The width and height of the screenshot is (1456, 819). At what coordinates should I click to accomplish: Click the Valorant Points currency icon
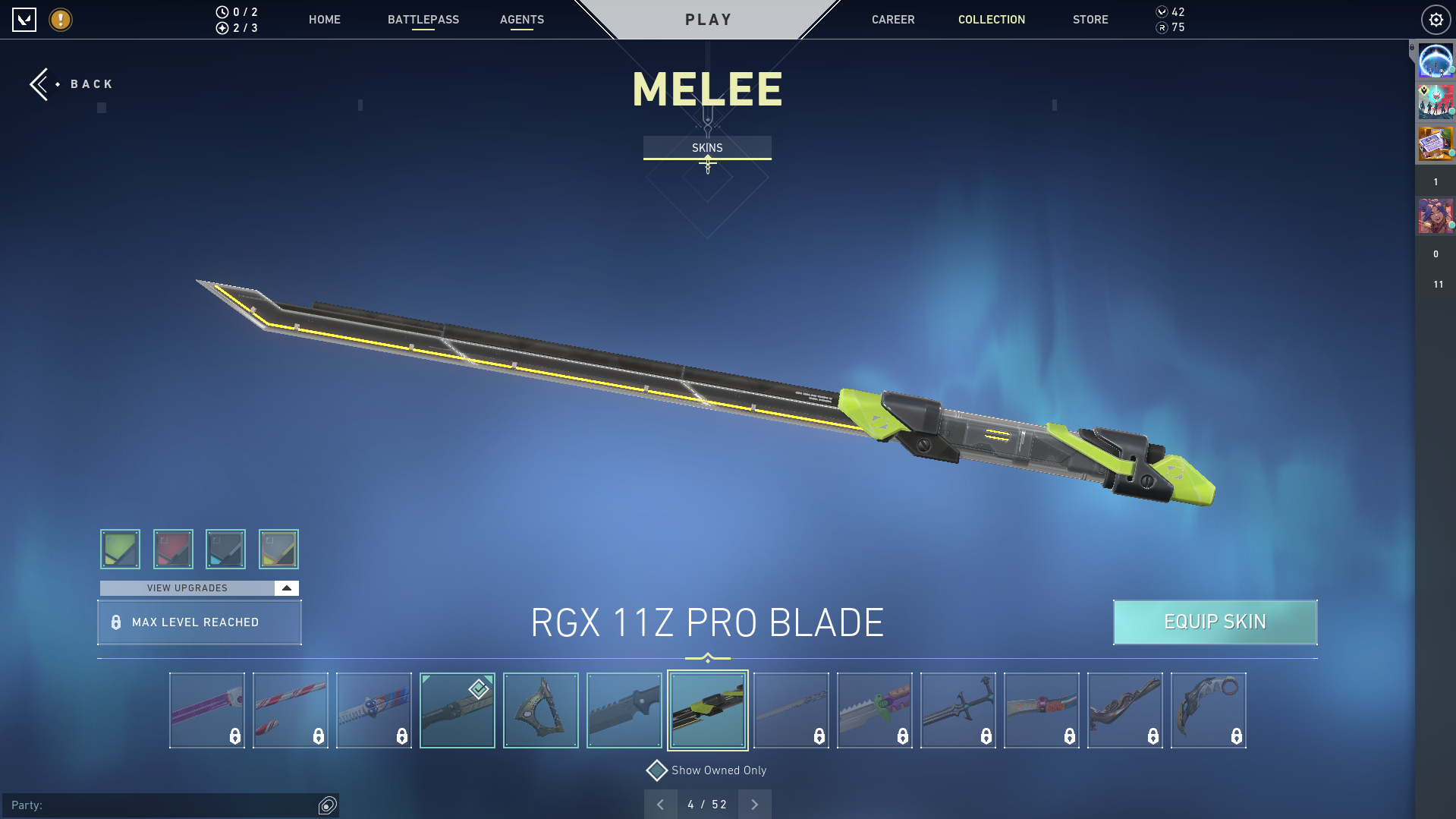pyautogui.click(x=1162, y=12)
